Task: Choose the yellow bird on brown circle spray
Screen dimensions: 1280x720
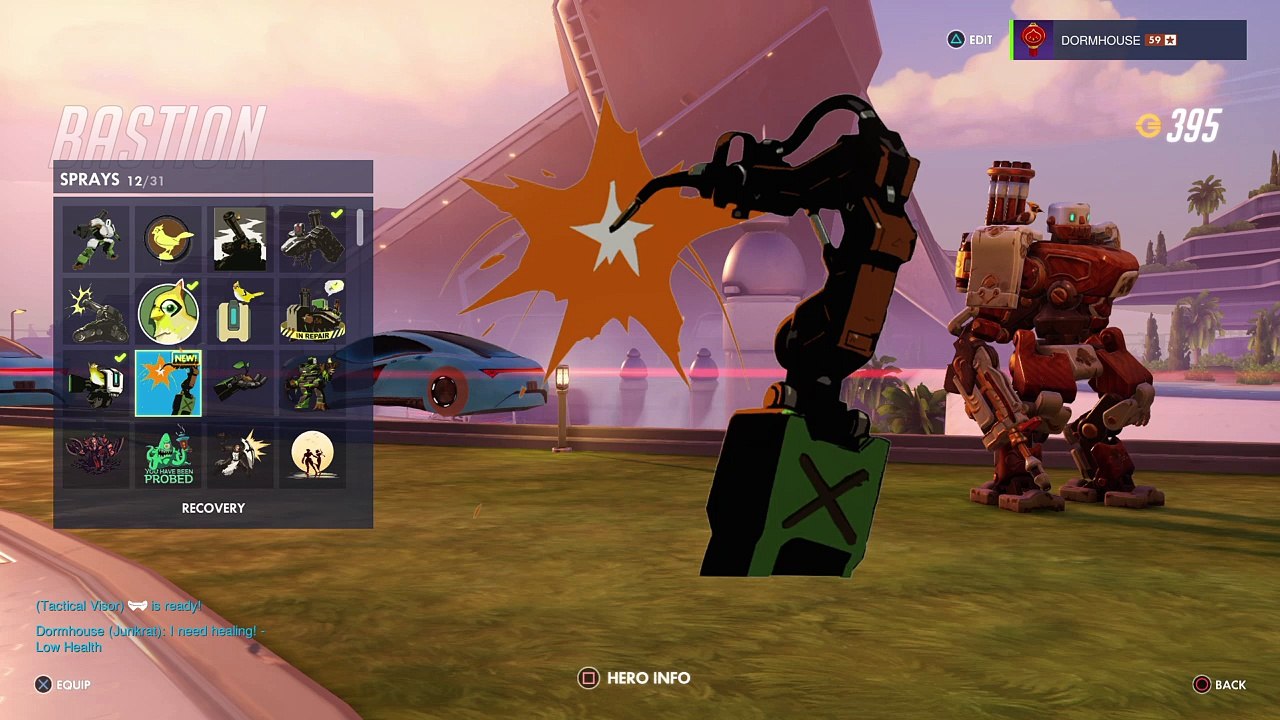Action: click(168, 240)
